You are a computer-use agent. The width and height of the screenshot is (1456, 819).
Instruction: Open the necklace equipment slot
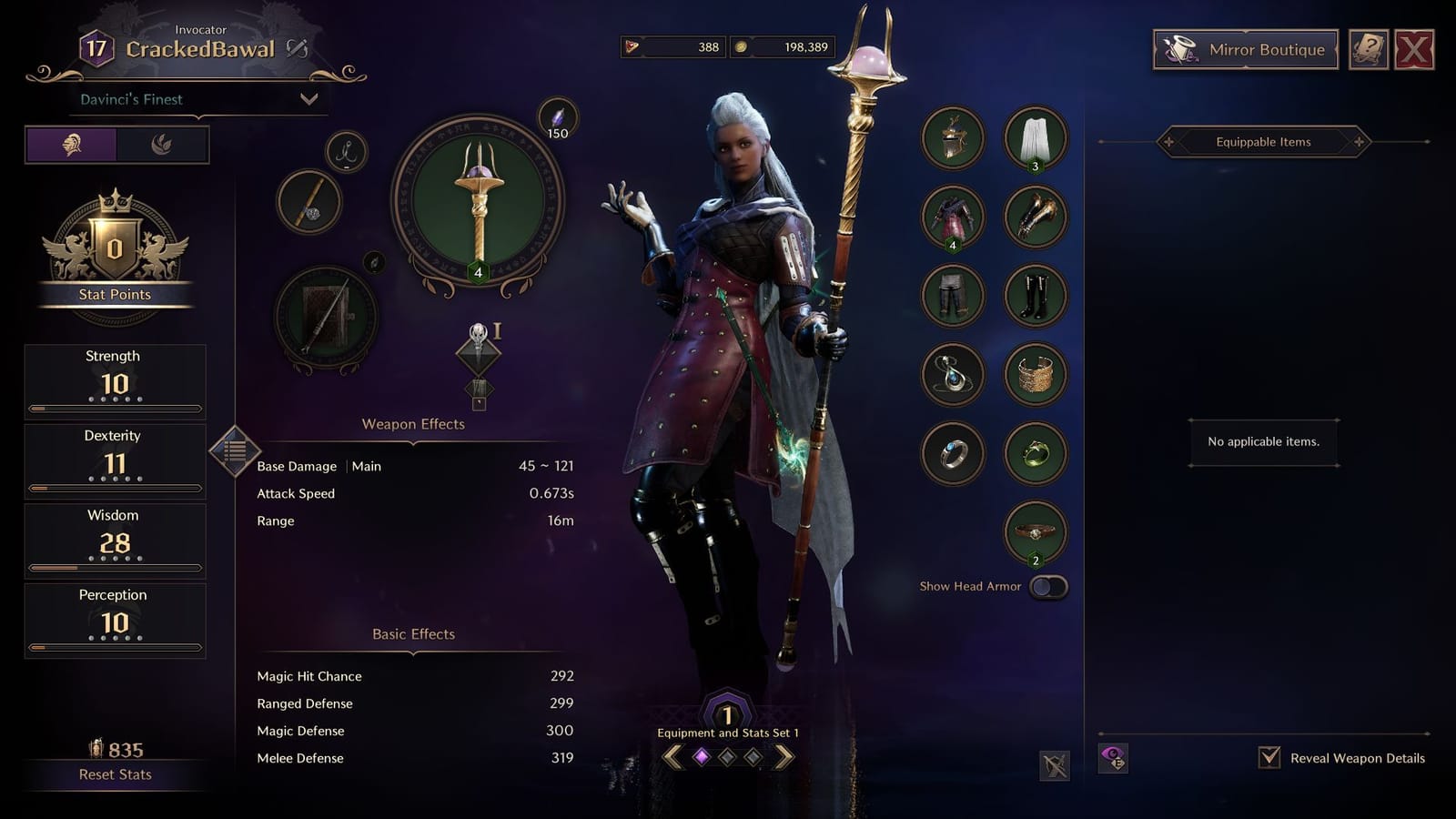953,376
